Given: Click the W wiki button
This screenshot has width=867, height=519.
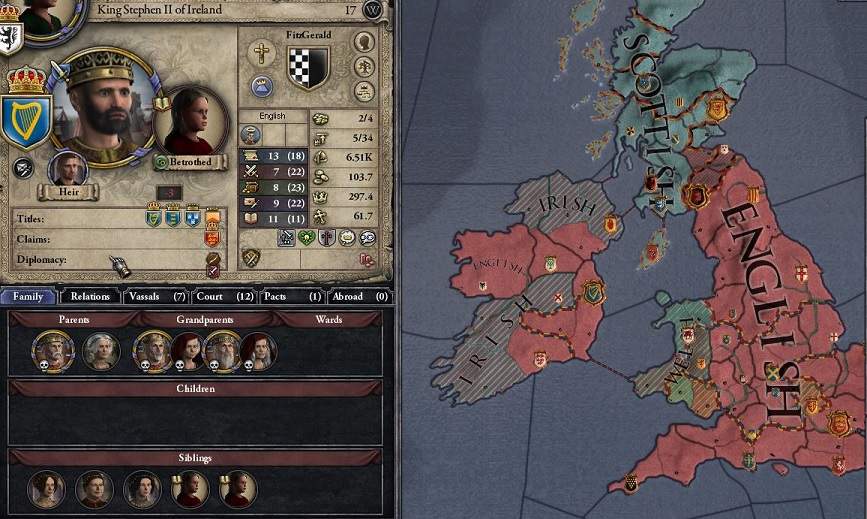Looking at the screenshot, I should pos(373,10).
